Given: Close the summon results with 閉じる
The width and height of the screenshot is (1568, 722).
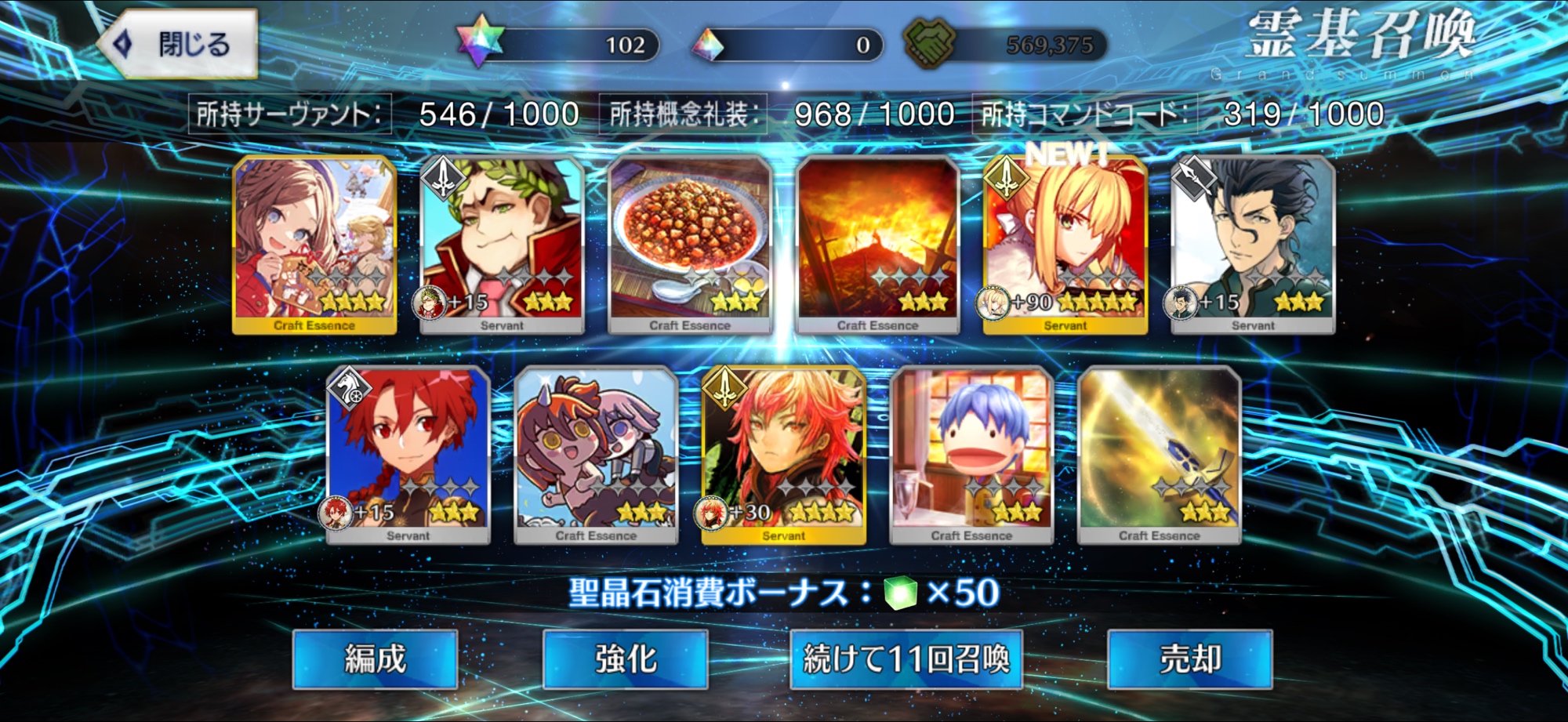Looking at the screenshot, I should coord(179,44).
